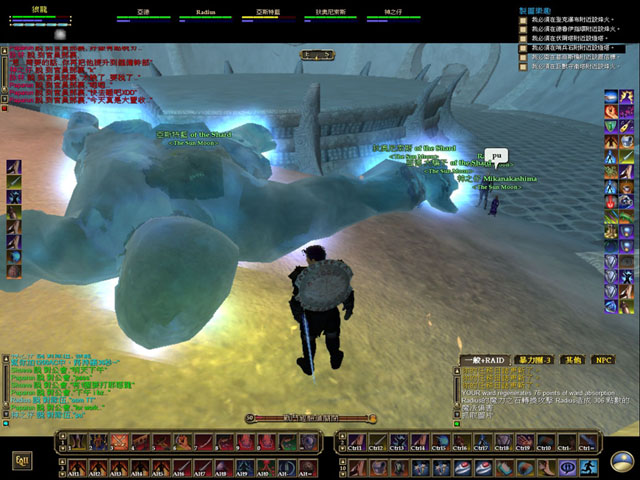Tick the first quest objective checkbox
The image size is (640, 480).
(522, 19)
